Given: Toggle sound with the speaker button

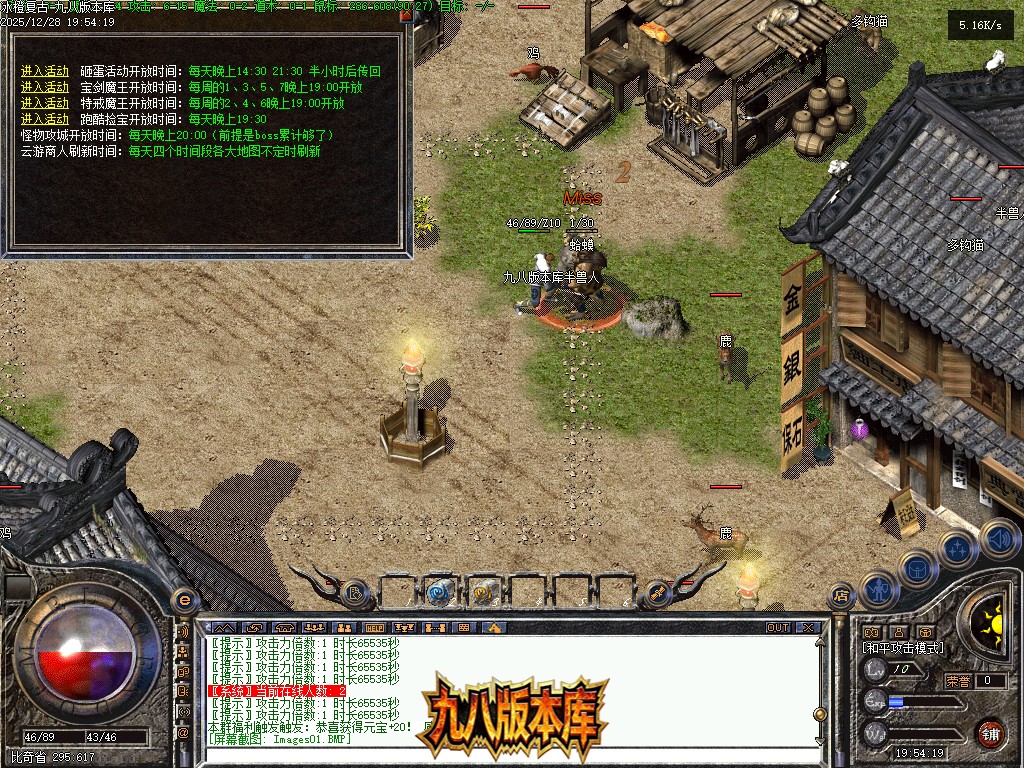Looking at the screenshot, I should point(997,538).
